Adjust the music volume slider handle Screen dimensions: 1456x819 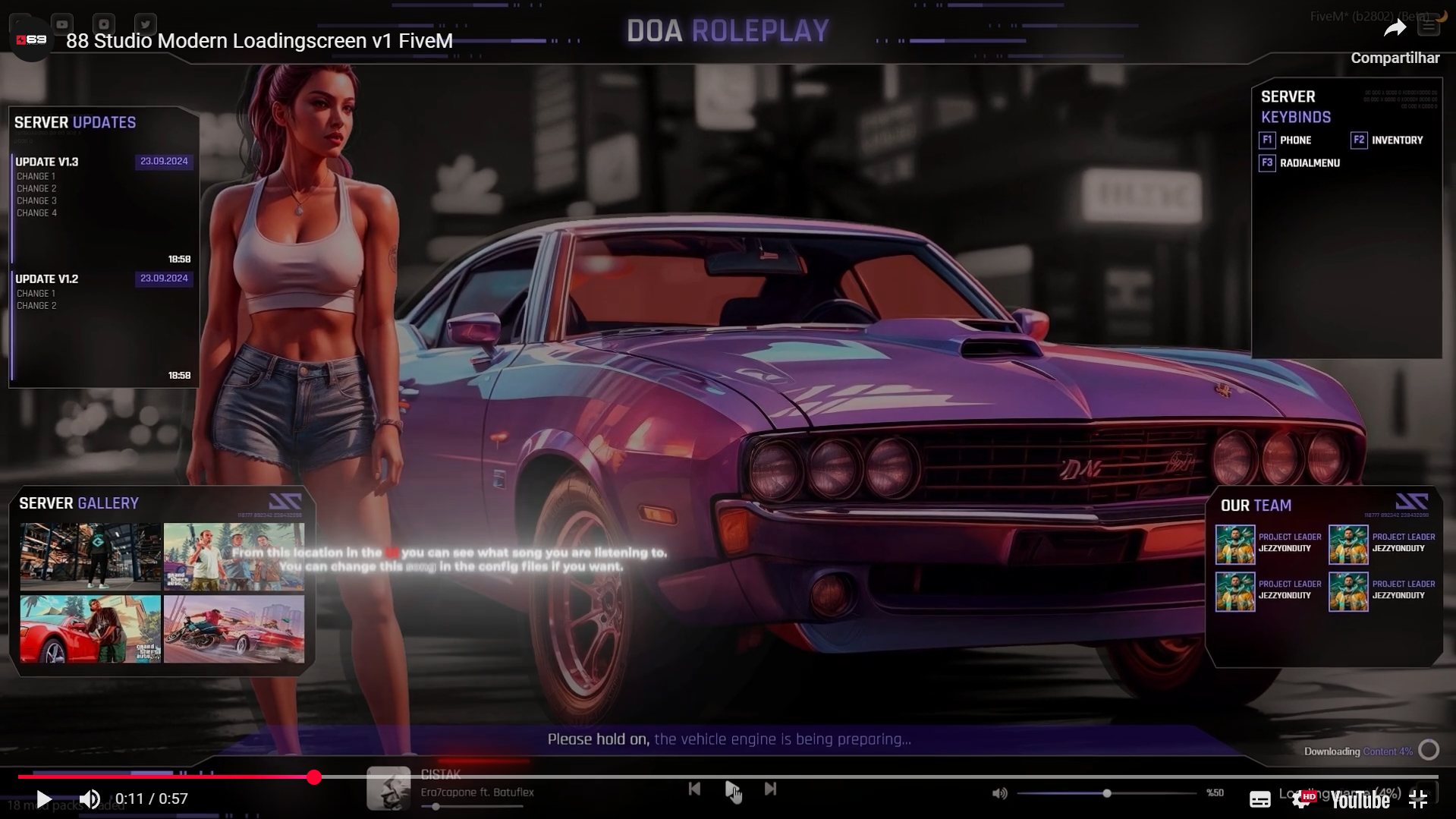pyautogui.click(x=1107, y=793)
